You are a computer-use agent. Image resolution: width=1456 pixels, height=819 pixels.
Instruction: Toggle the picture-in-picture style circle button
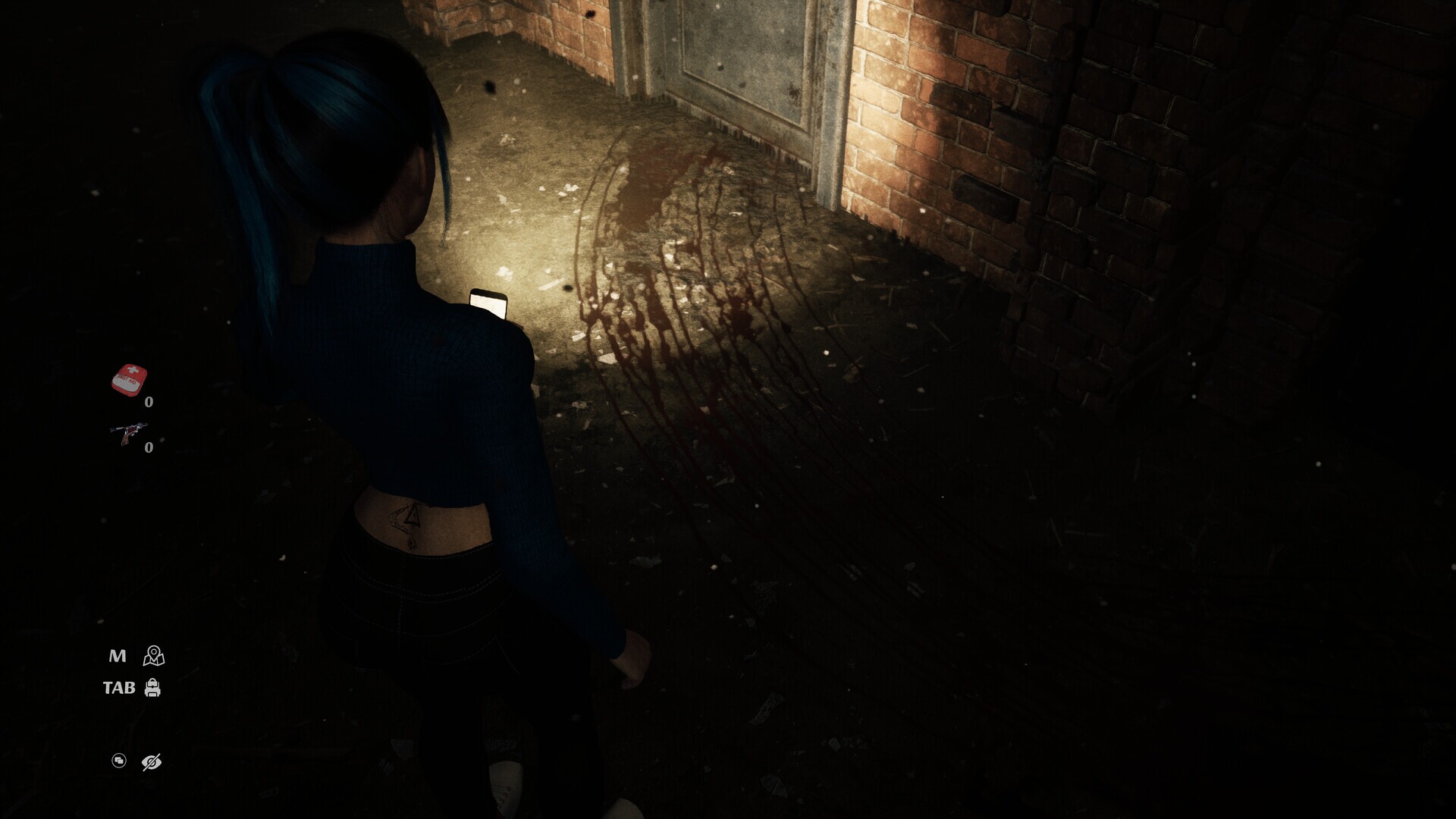tap(119, 761)
